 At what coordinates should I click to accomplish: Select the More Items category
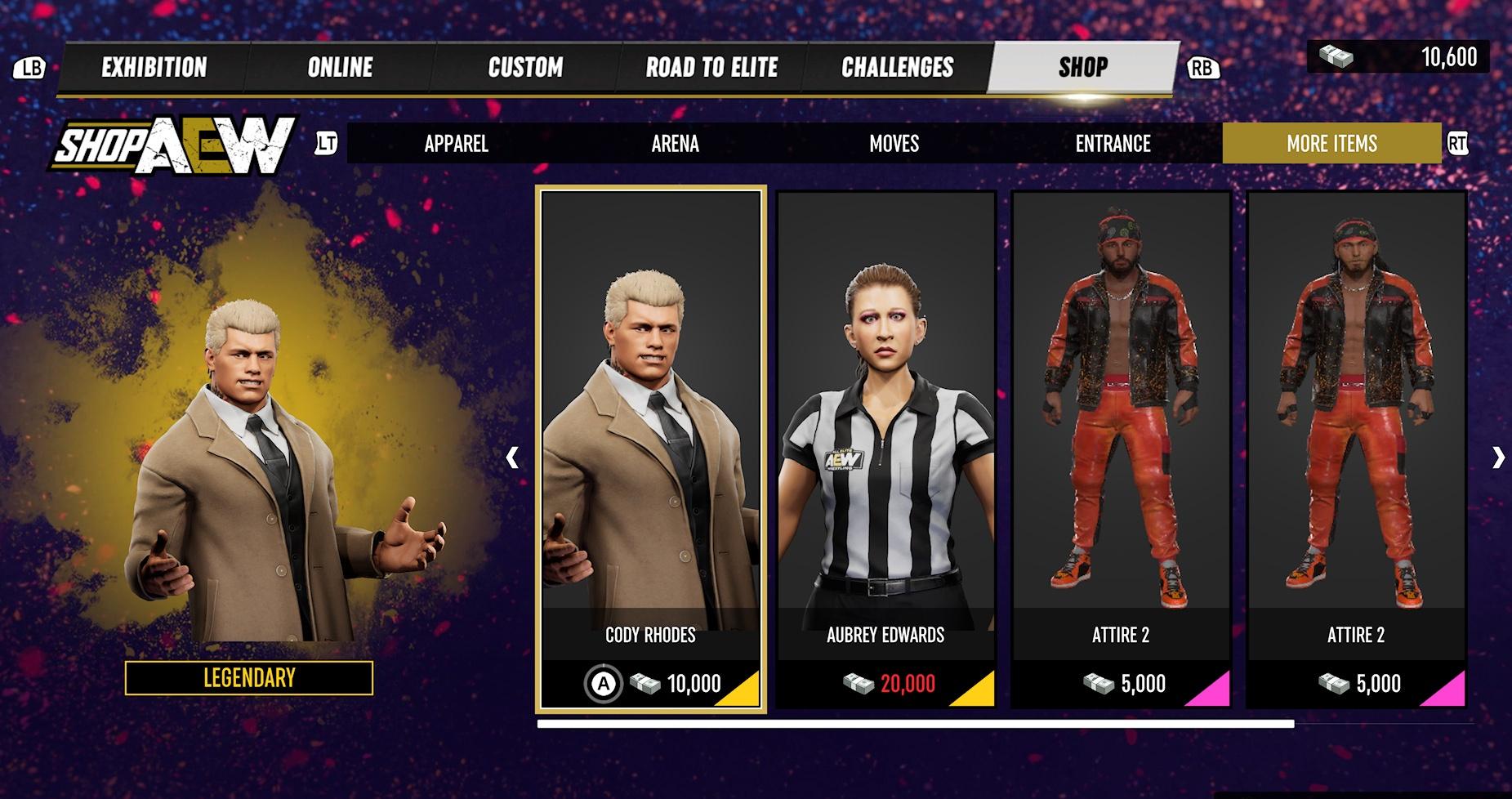1331,144
